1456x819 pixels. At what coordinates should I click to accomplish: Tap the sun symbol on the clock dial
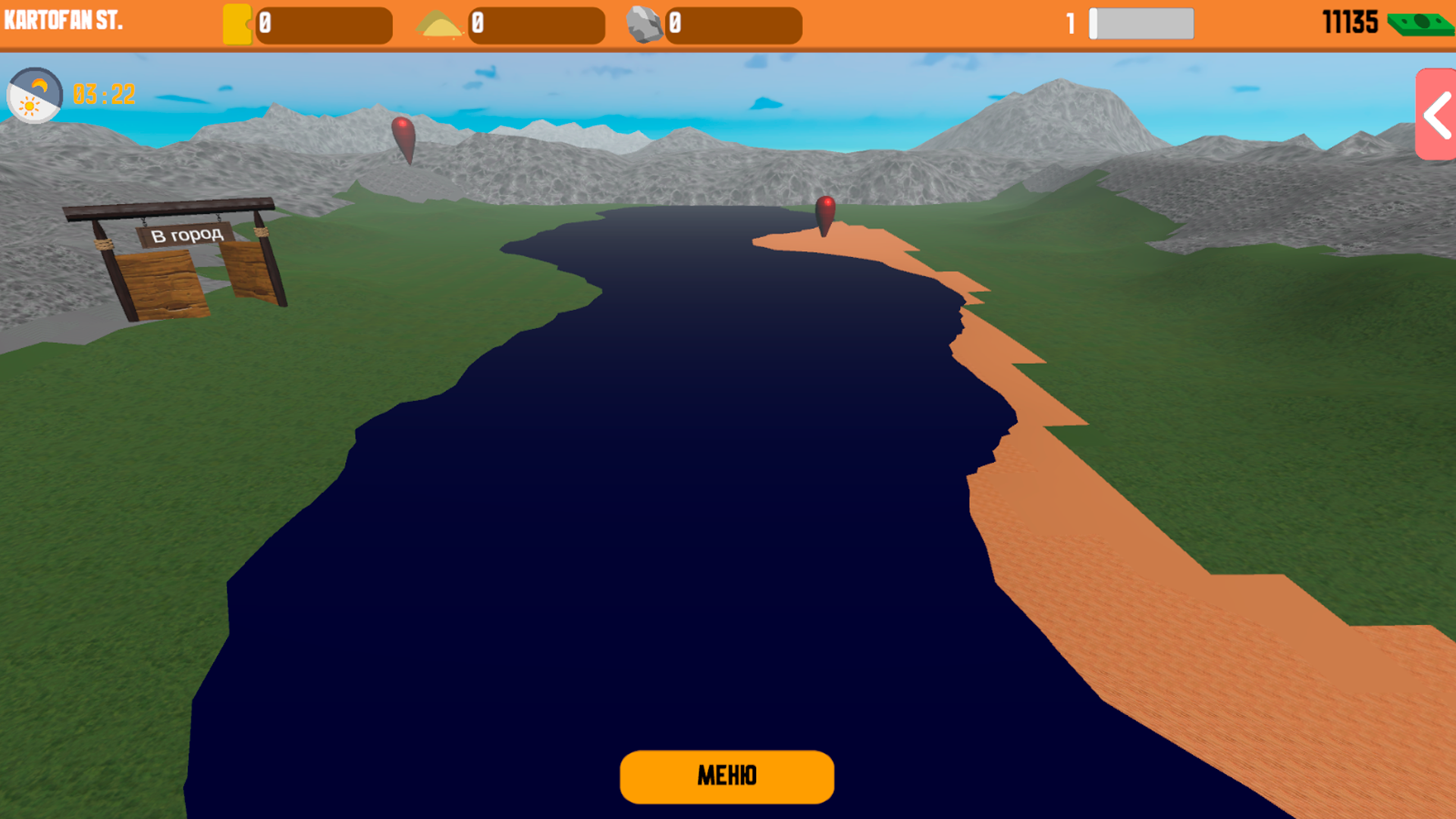30,105
